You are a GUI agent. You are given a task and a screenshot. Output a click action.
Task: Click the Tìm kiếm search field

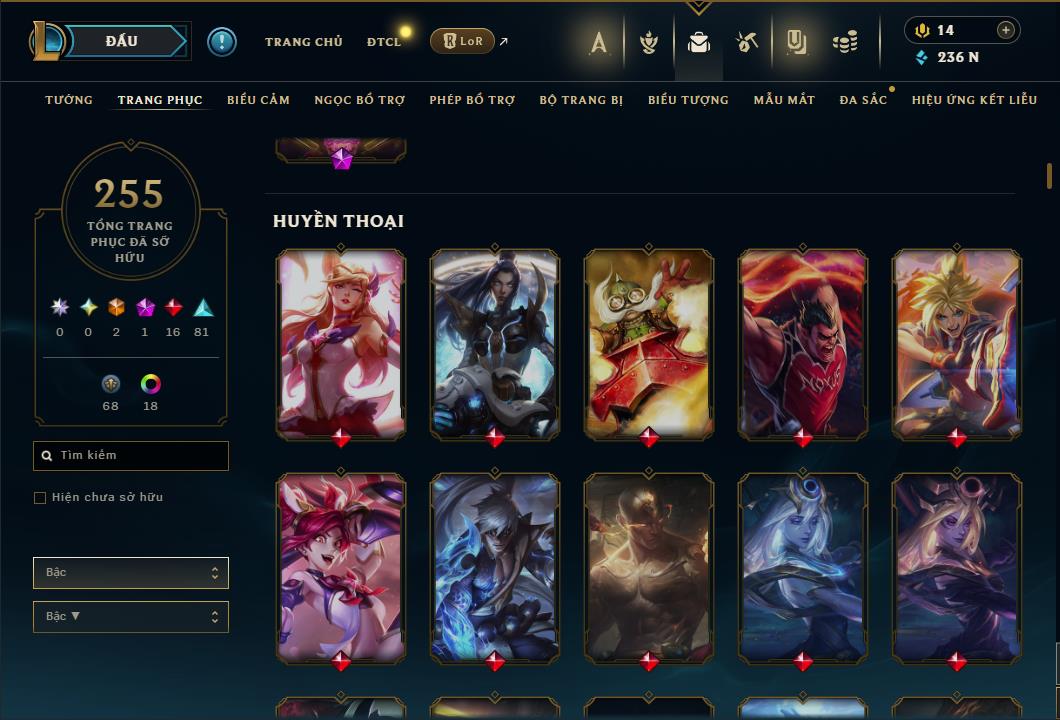click(x=131, y=456)
